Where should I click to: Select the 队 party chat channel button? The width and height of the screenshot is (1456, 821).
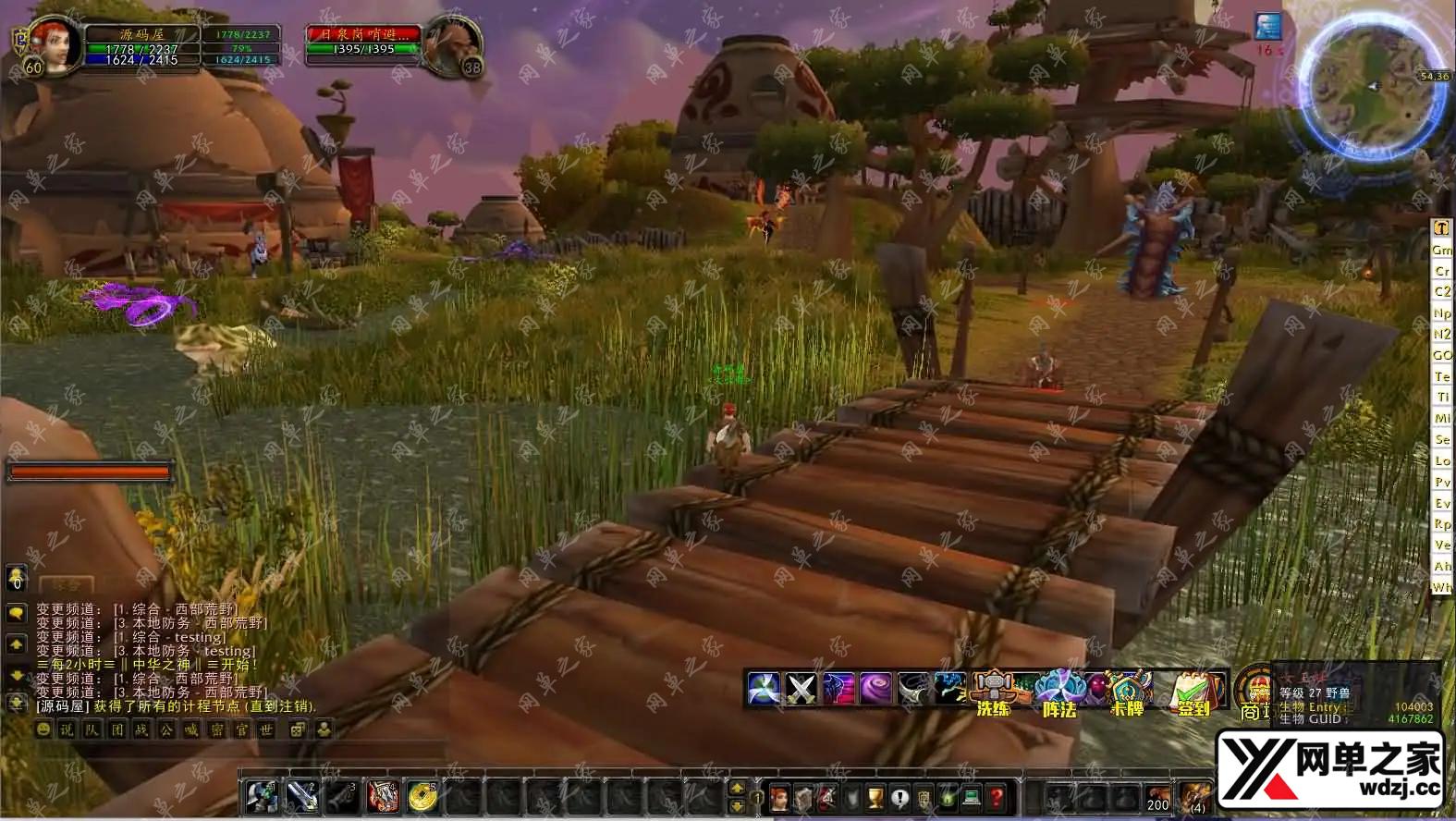click(92, 729)
